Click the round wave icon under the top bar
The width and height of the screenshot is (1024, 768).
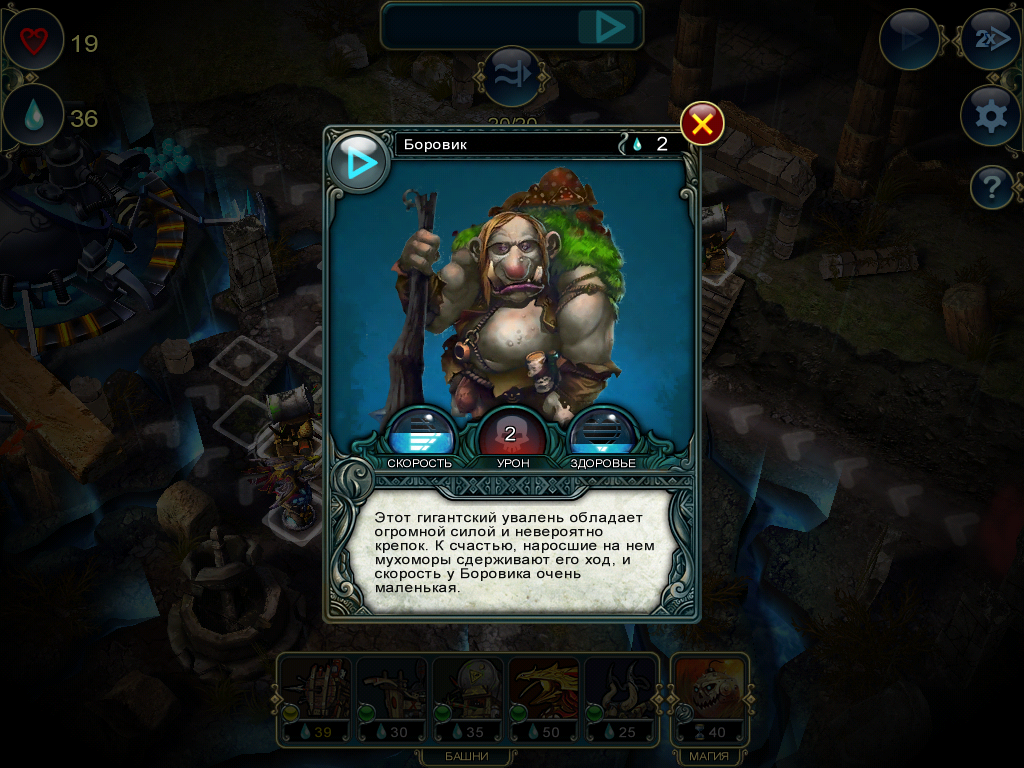click(513, 76)
